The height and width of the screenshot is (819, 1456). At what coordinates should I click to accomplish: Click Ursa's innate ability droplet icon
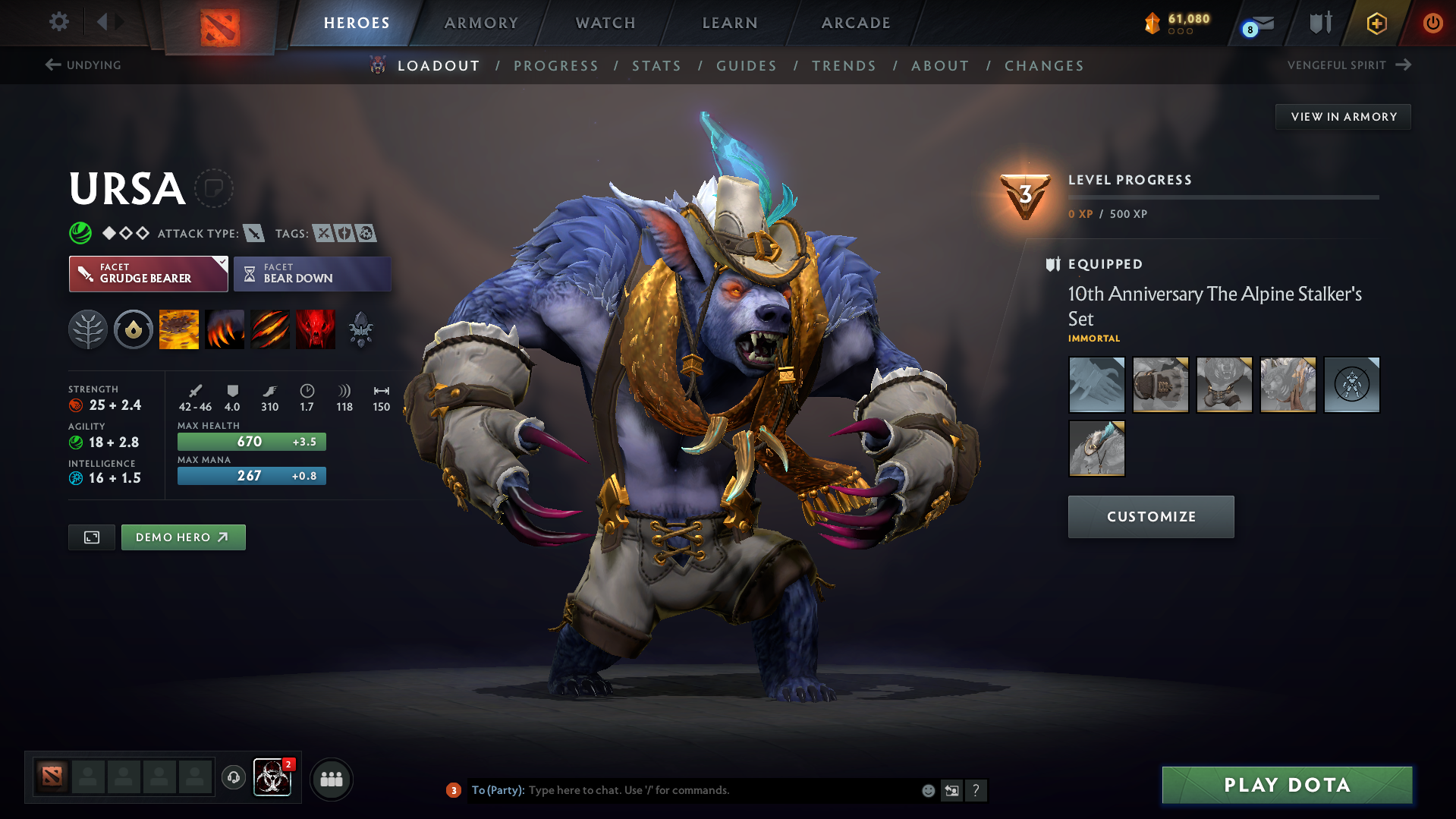click(134, 329)
